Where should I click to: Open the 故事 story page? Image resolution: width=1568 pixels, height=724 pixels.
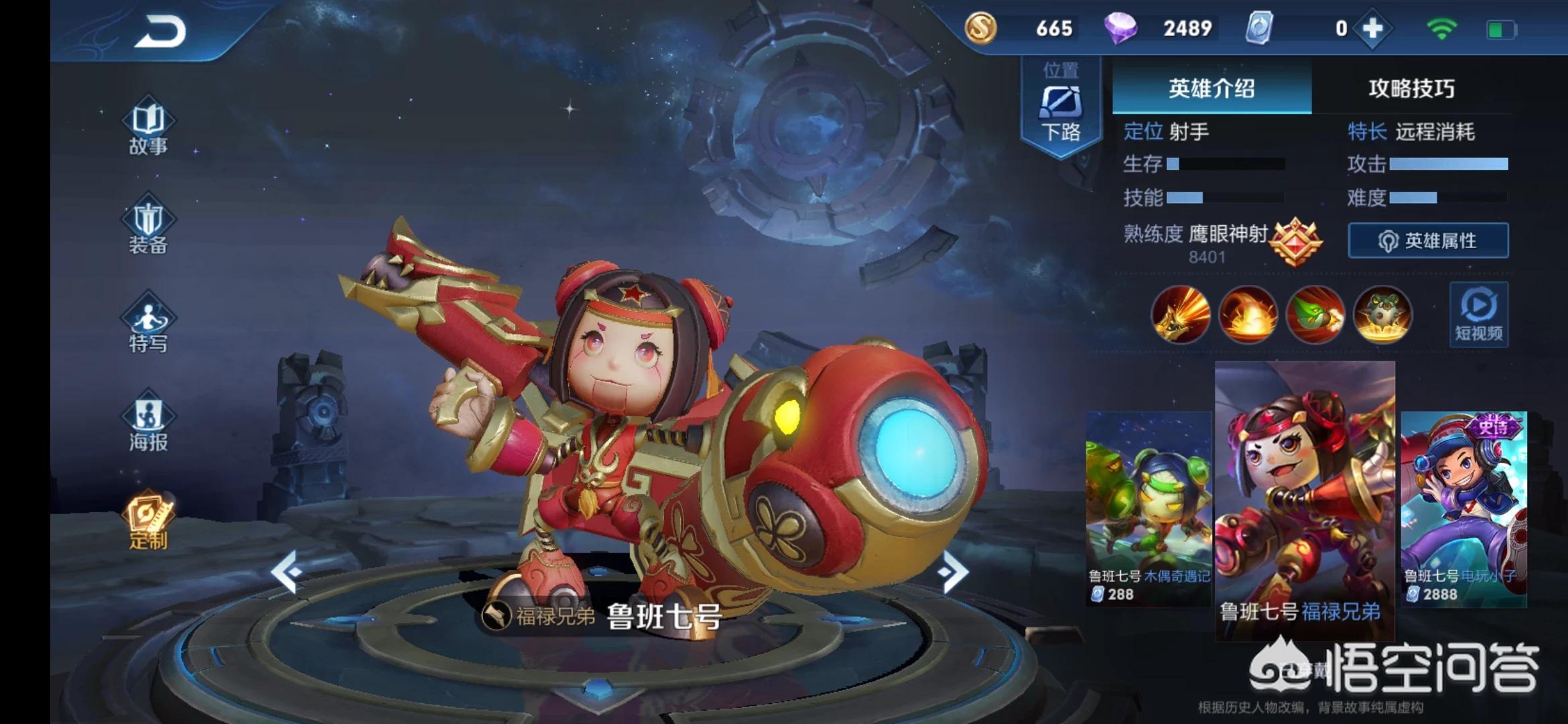click(148, 129)
